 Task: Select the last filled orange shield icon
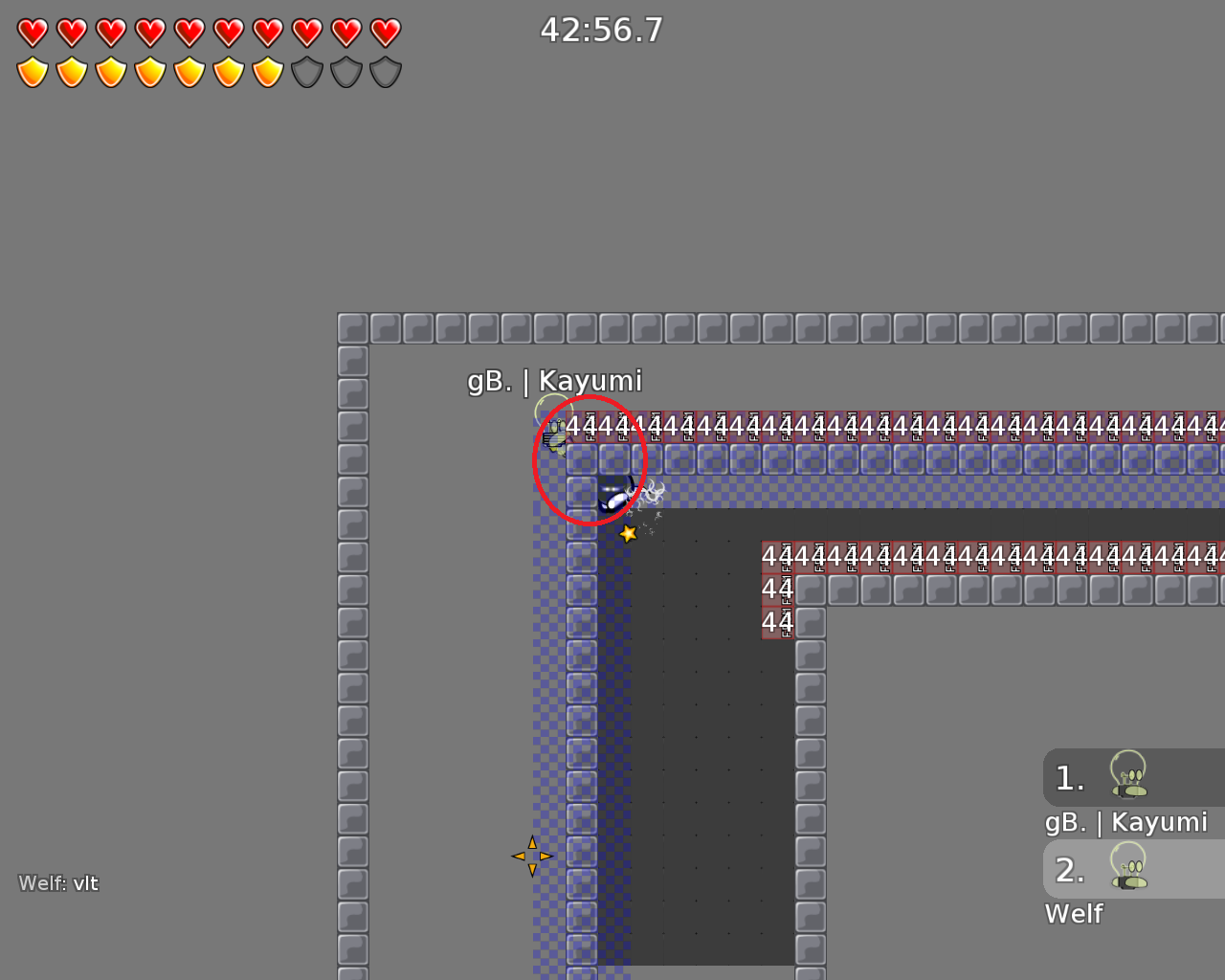[x=267, y=71]
